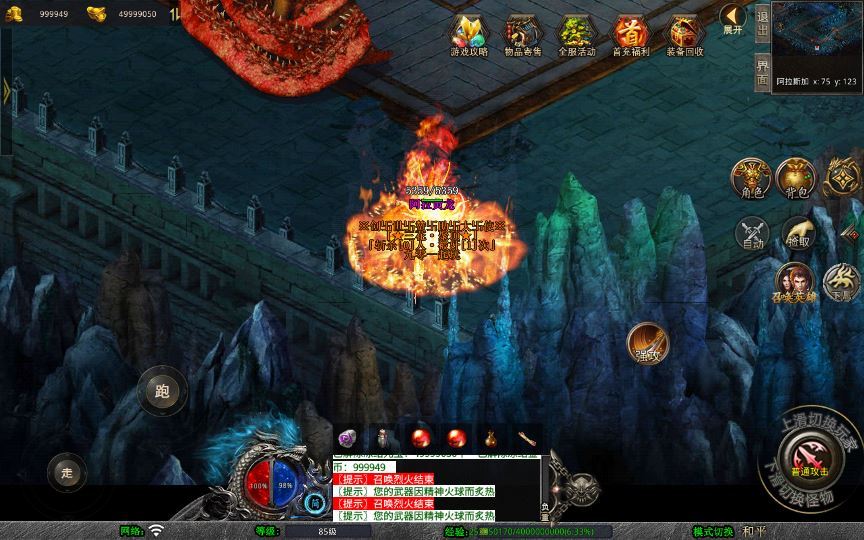This screenshot has height=540, width=864.
Task: Select the 走 walk button
Action: coord(67,472)
